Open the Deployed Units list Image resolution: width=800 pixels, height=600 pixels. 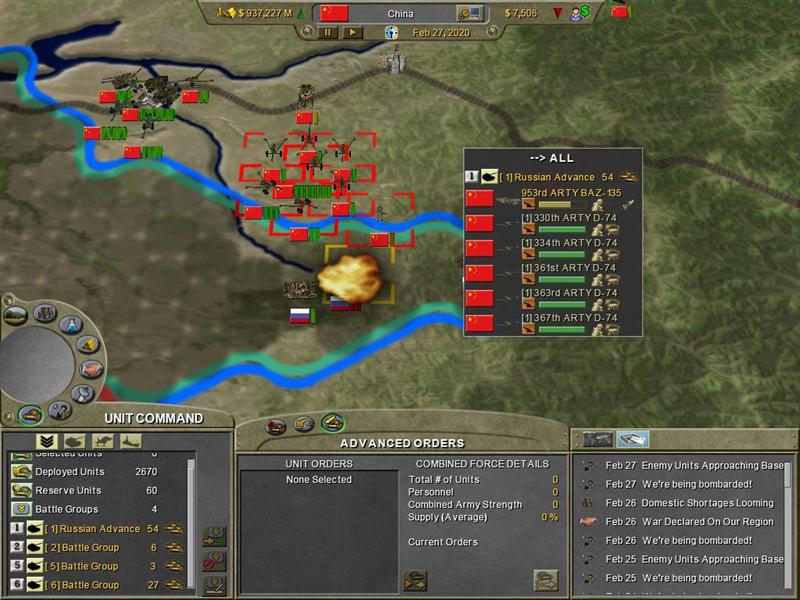point(70,471)
